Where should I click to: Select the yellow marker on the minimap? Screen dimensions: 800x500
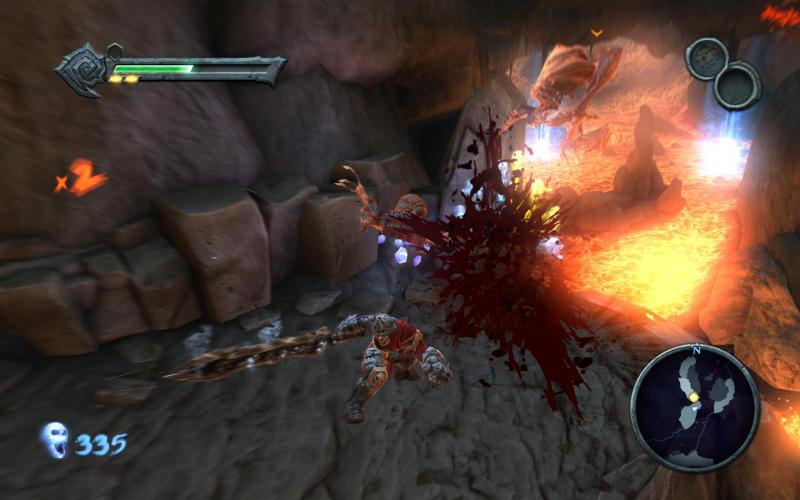(693, 397)
